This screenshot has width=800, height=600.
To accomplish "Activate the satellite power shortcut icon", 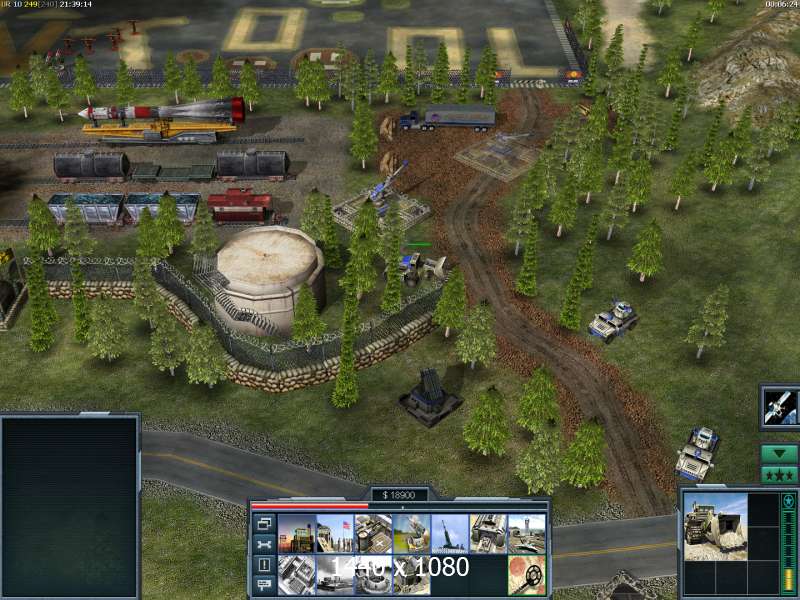I will pyautogui.click(x=779, y=405).
